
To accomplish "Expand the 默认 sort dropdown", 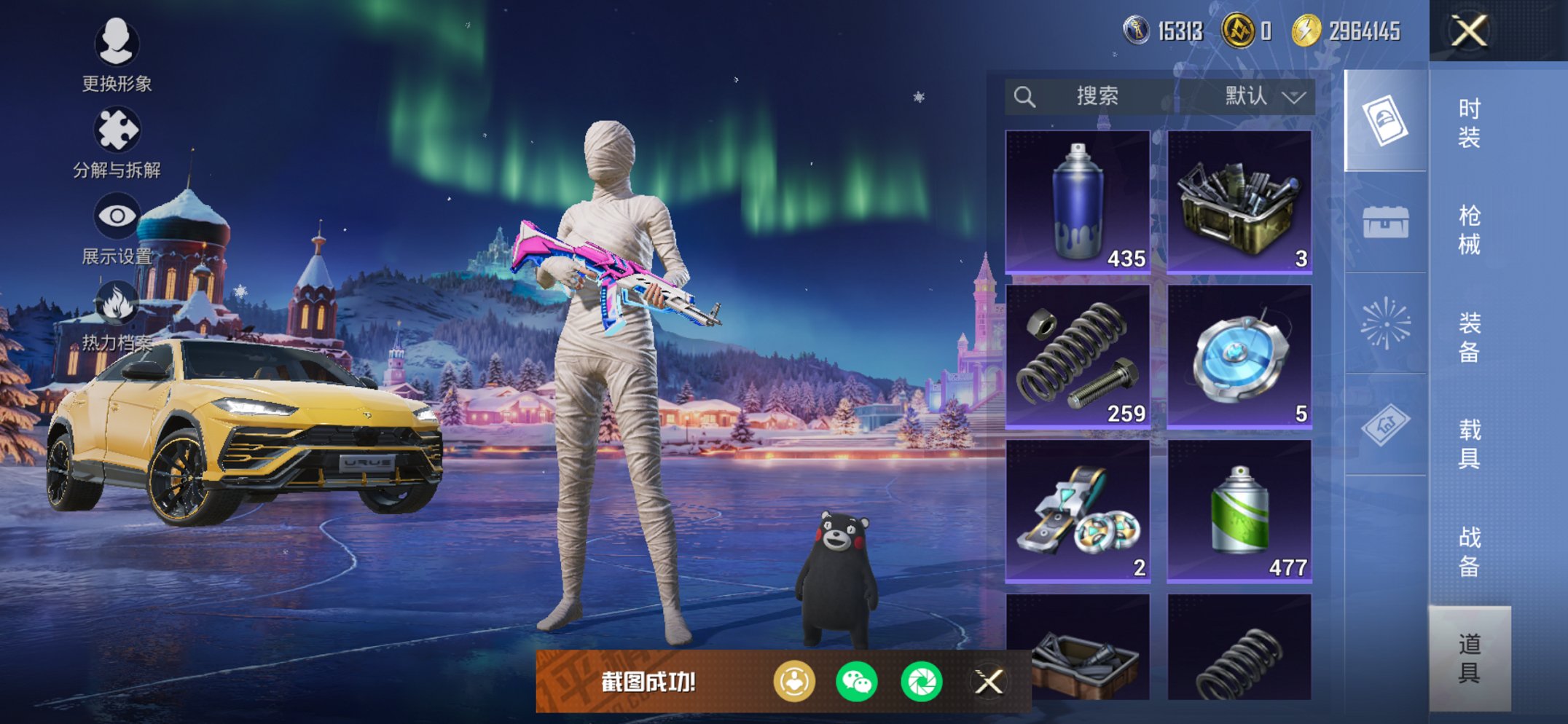I will 1263,96.
